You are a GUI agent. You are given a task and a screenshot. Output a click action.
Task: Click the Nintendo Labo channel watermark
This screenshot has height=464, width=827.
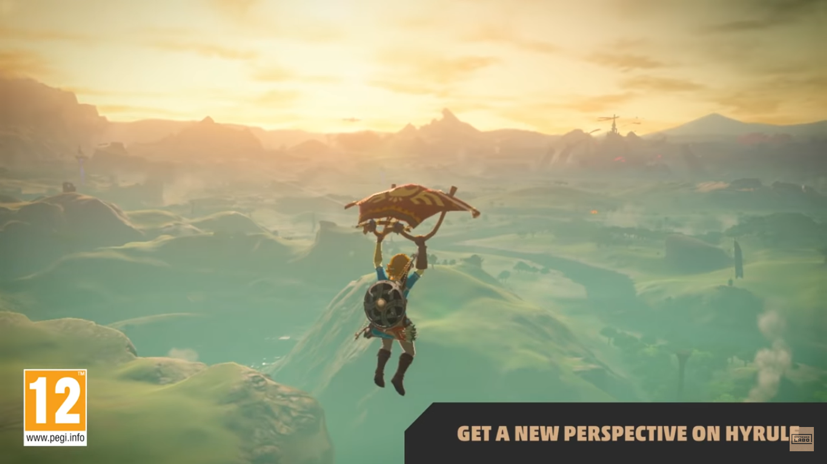tap(801, 438)
